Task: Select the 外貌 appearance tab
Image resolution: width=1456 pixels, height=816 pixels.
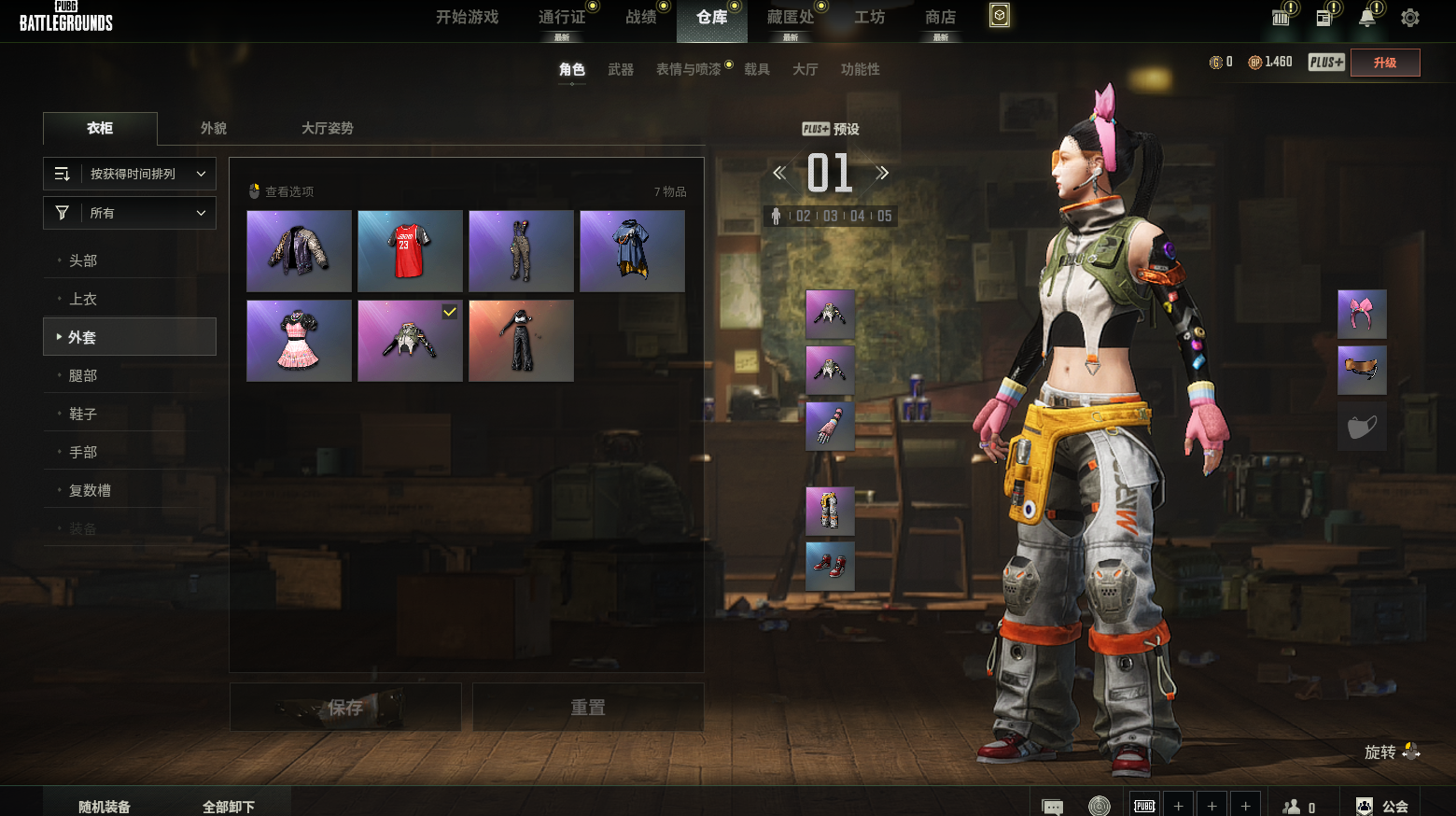Action: (214, 129)
